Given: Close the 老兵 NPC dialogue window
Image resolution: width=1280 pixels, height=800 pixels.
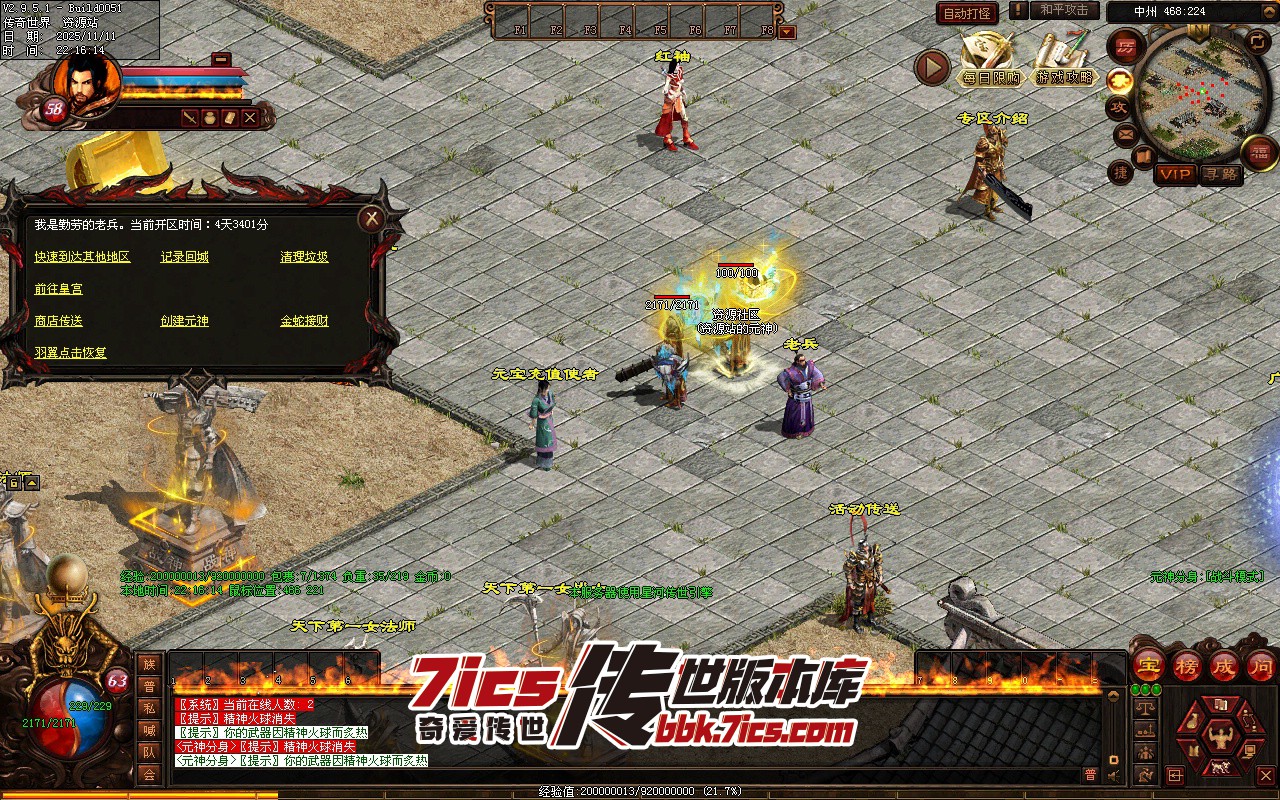Looking at the screenshot, I should point(372,219).
